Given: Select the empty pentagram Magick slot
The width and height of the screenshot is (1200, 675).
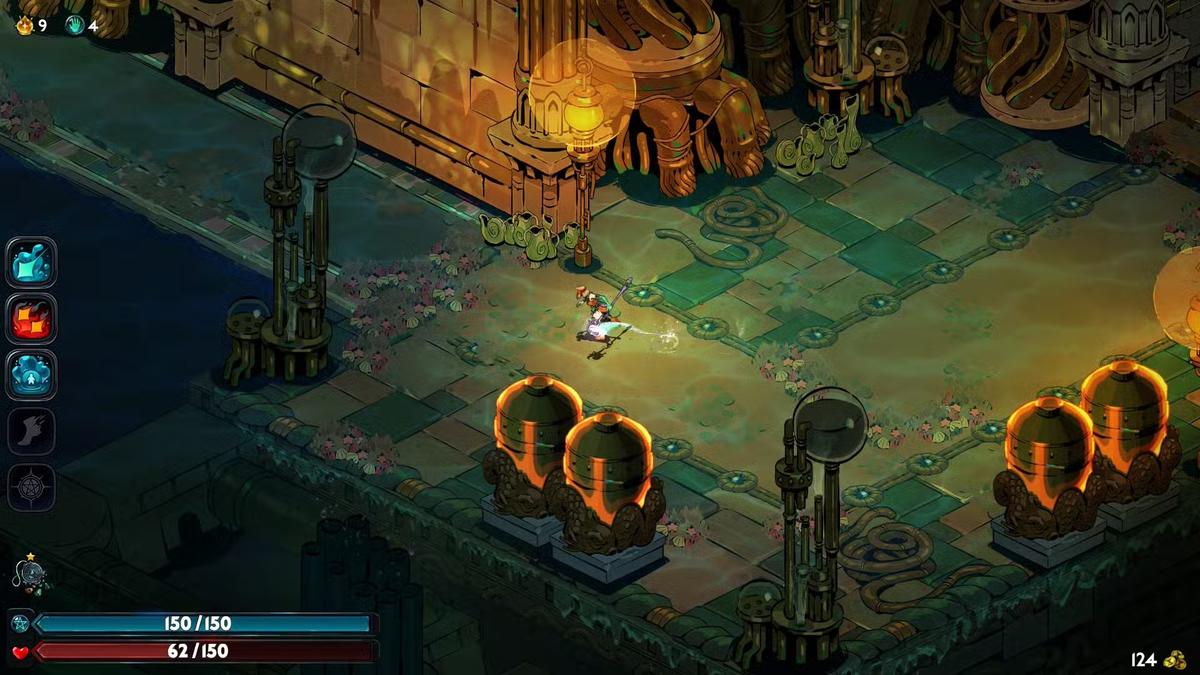Looking at the screenshot, I should (x=31, y=487).
